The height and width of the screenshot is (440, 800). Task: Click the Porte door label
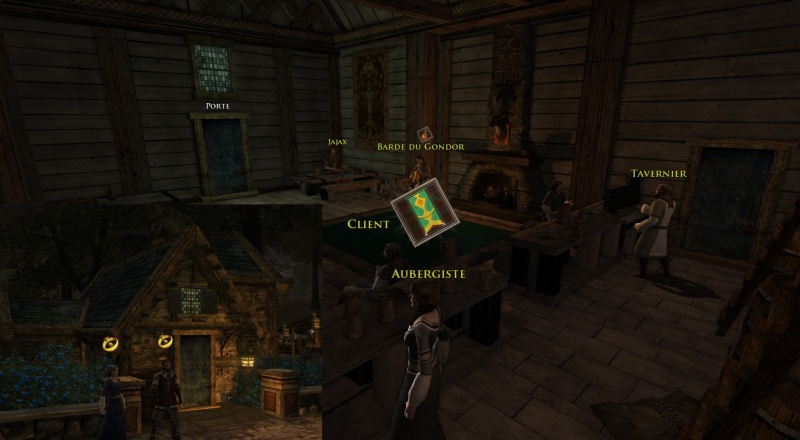pos(218,105)
